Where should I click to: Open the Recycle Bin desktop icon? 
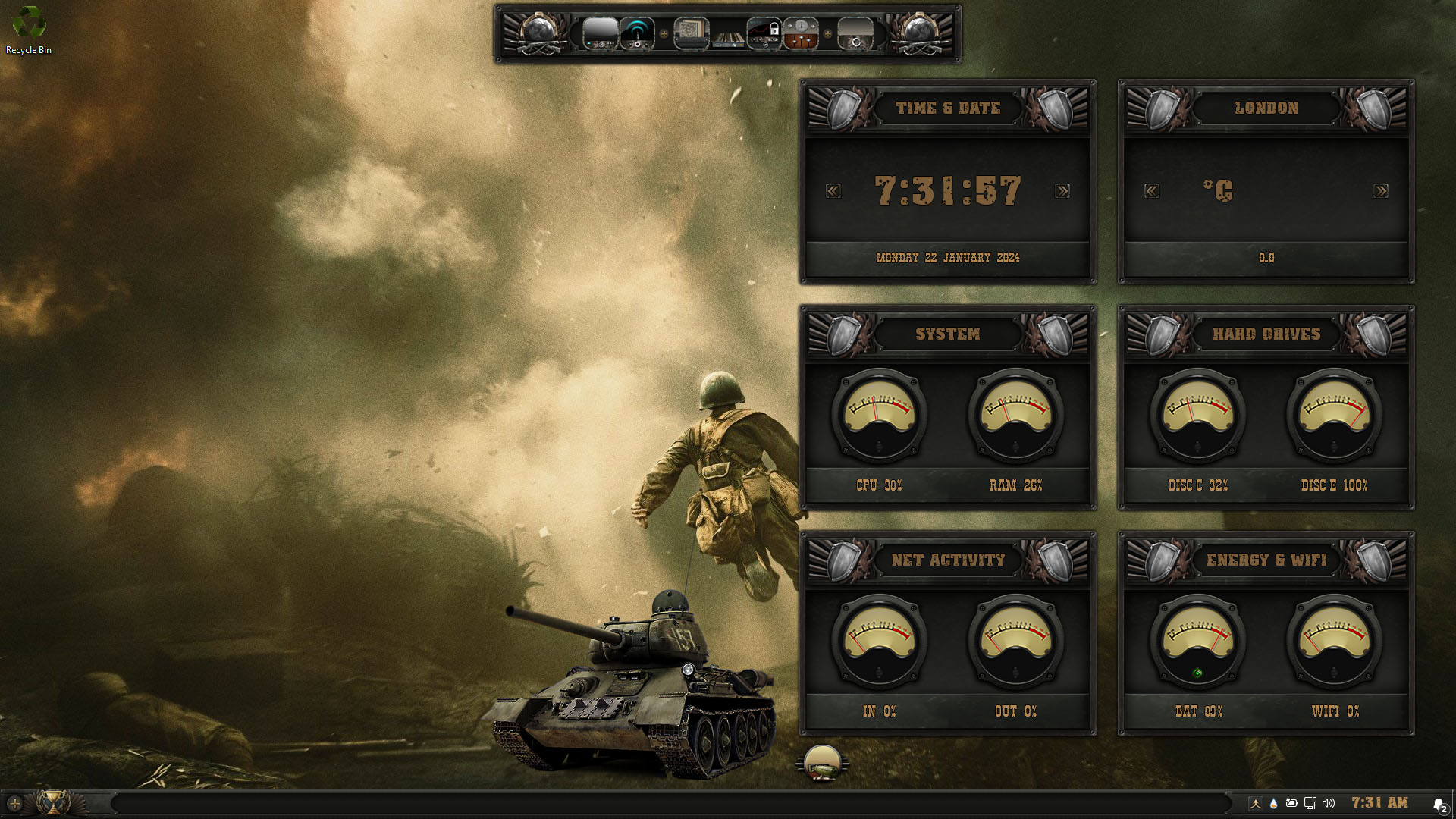[29, 30]
